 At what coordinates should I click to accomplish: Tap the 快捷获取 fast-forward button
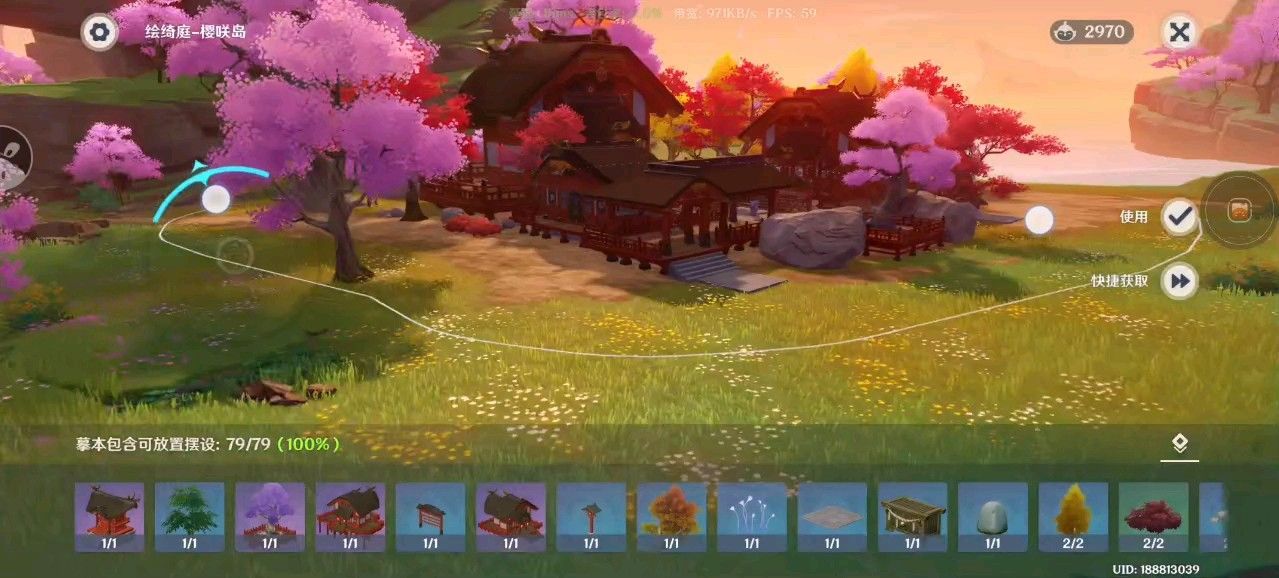[1180, 281]
